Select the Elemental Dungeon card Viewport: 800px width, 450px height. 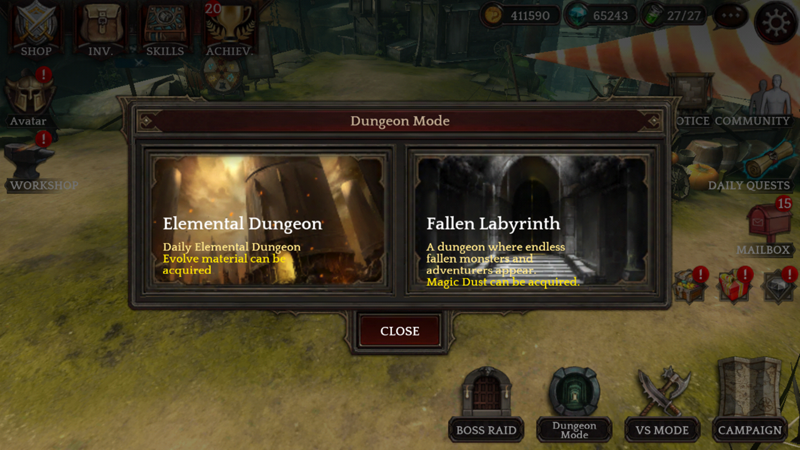click(268, 221)
